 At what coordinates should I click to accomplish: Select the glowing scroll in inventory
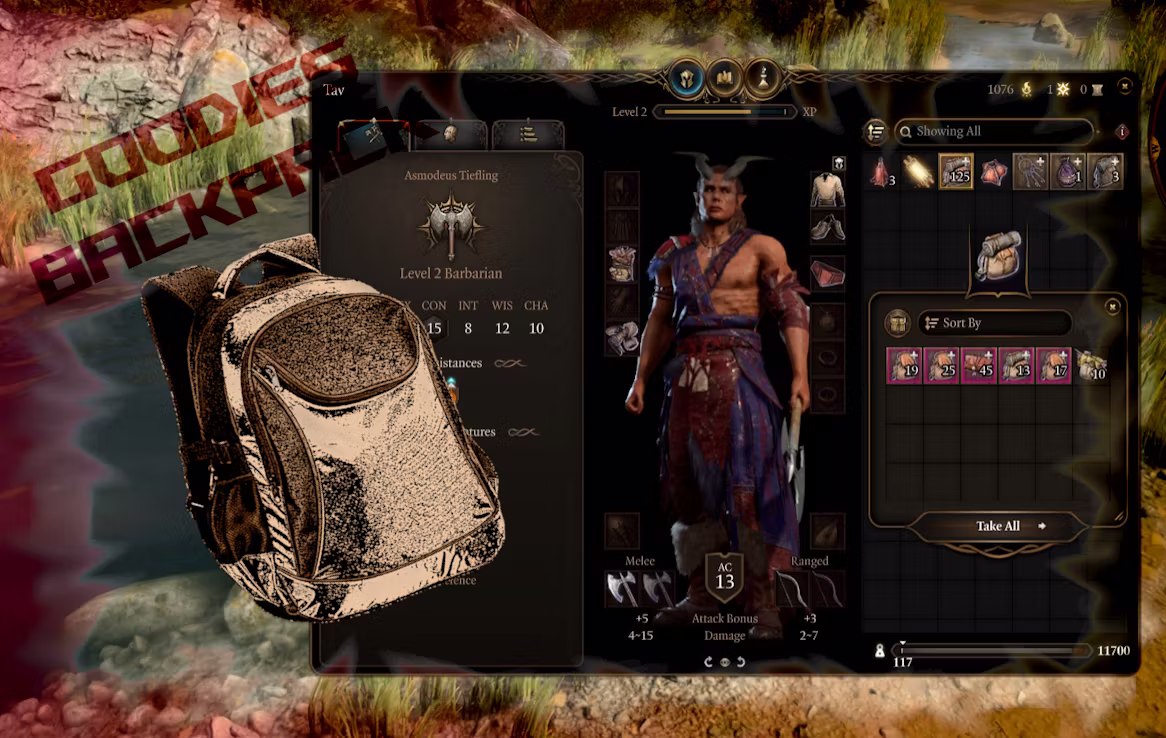click(918, 172)
